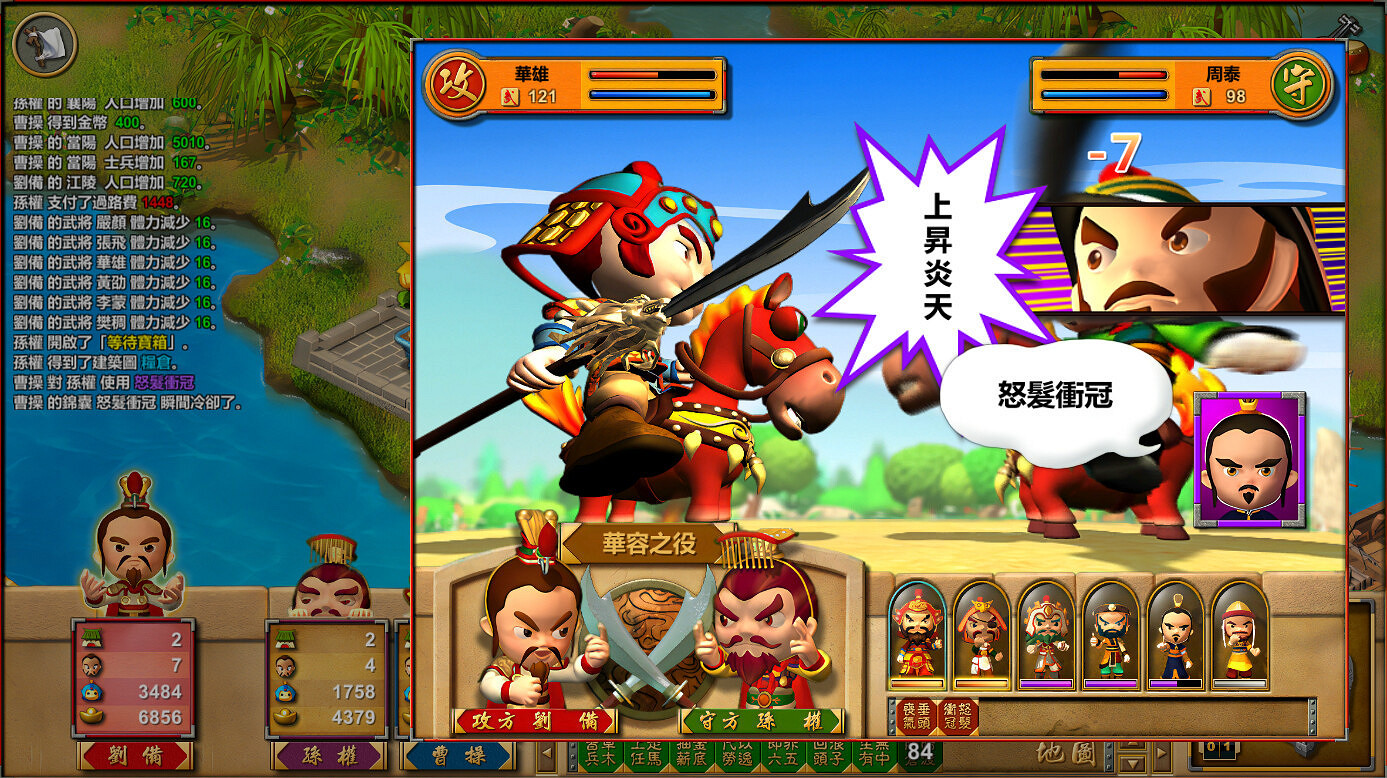Toggle the 怒髮衝冠 status token
This screenshot has height=778, width=1387.
pos(958,712)
